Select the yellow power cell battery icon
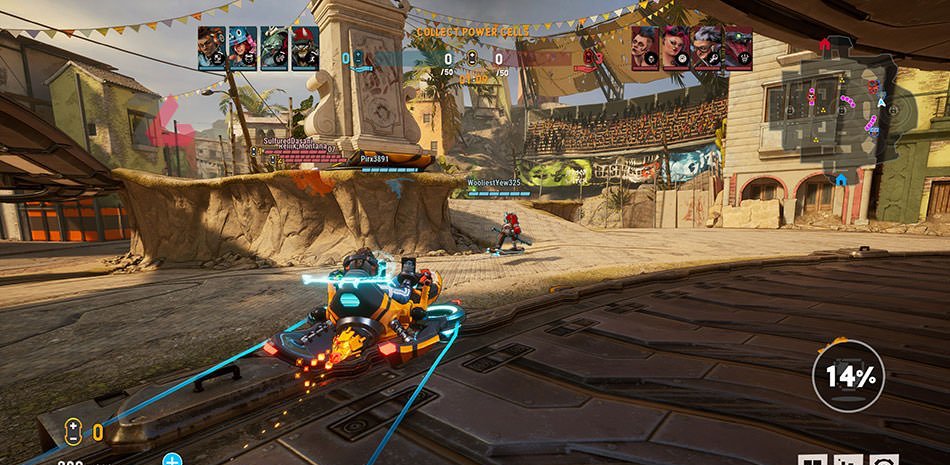 pos(73,432)
